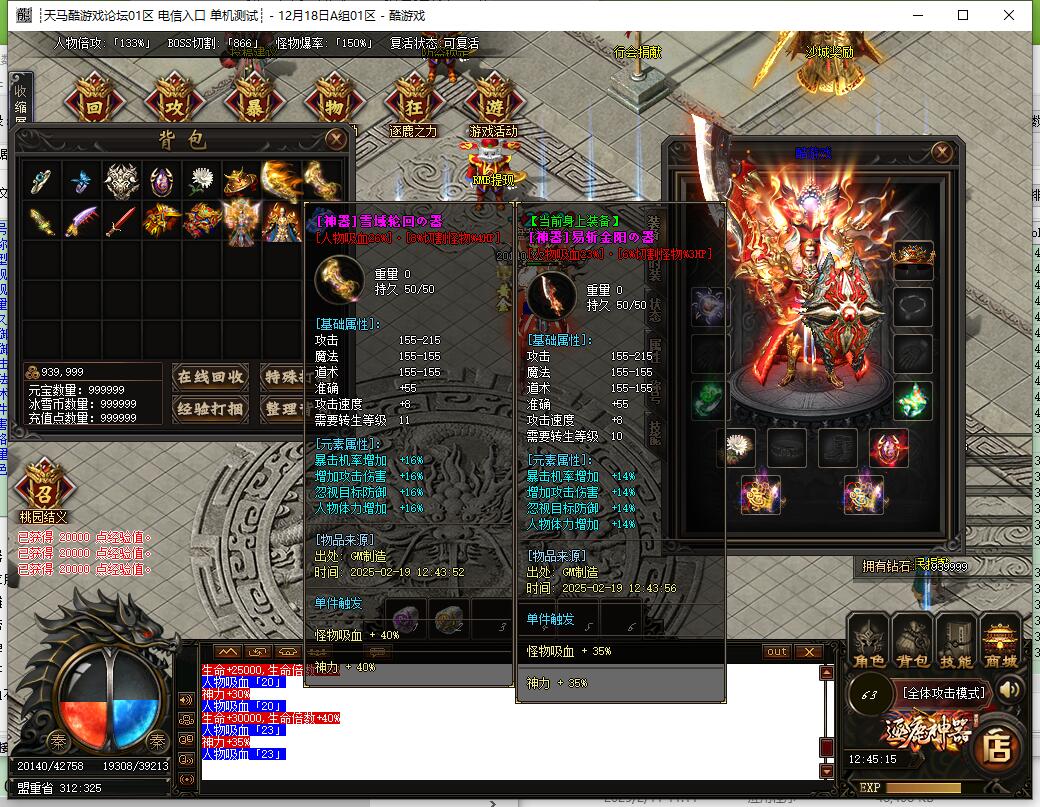Select the red sword in the backpack
The width and height of the screenshot is (1040, 807).
[x=121, y=220]
